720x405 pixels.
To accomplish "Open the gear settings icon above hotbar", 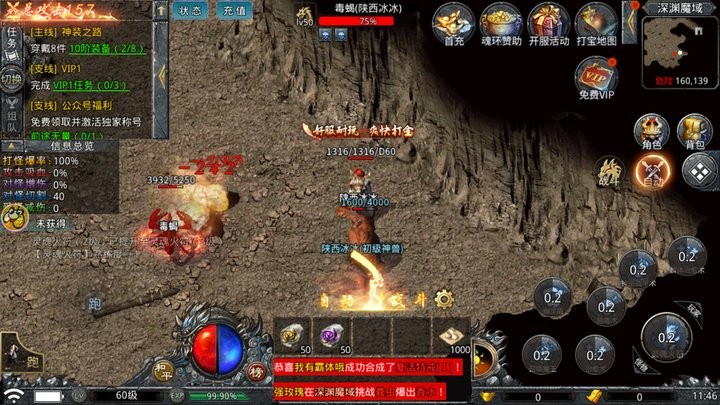I will [445, 298].
